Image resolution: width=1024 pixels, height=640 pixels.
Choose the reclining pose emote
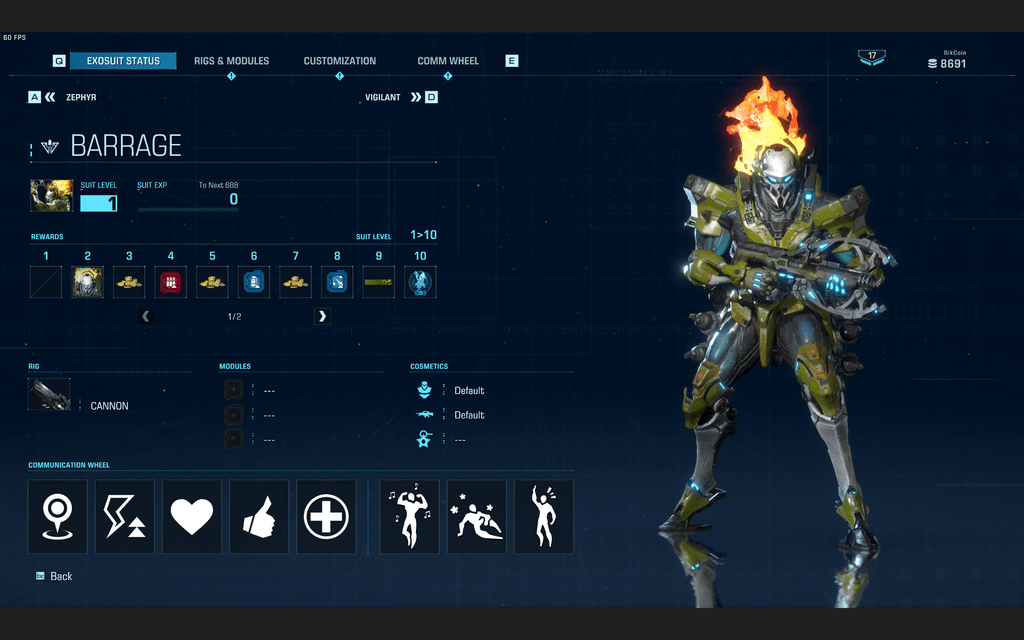click(x=477, y=517)
